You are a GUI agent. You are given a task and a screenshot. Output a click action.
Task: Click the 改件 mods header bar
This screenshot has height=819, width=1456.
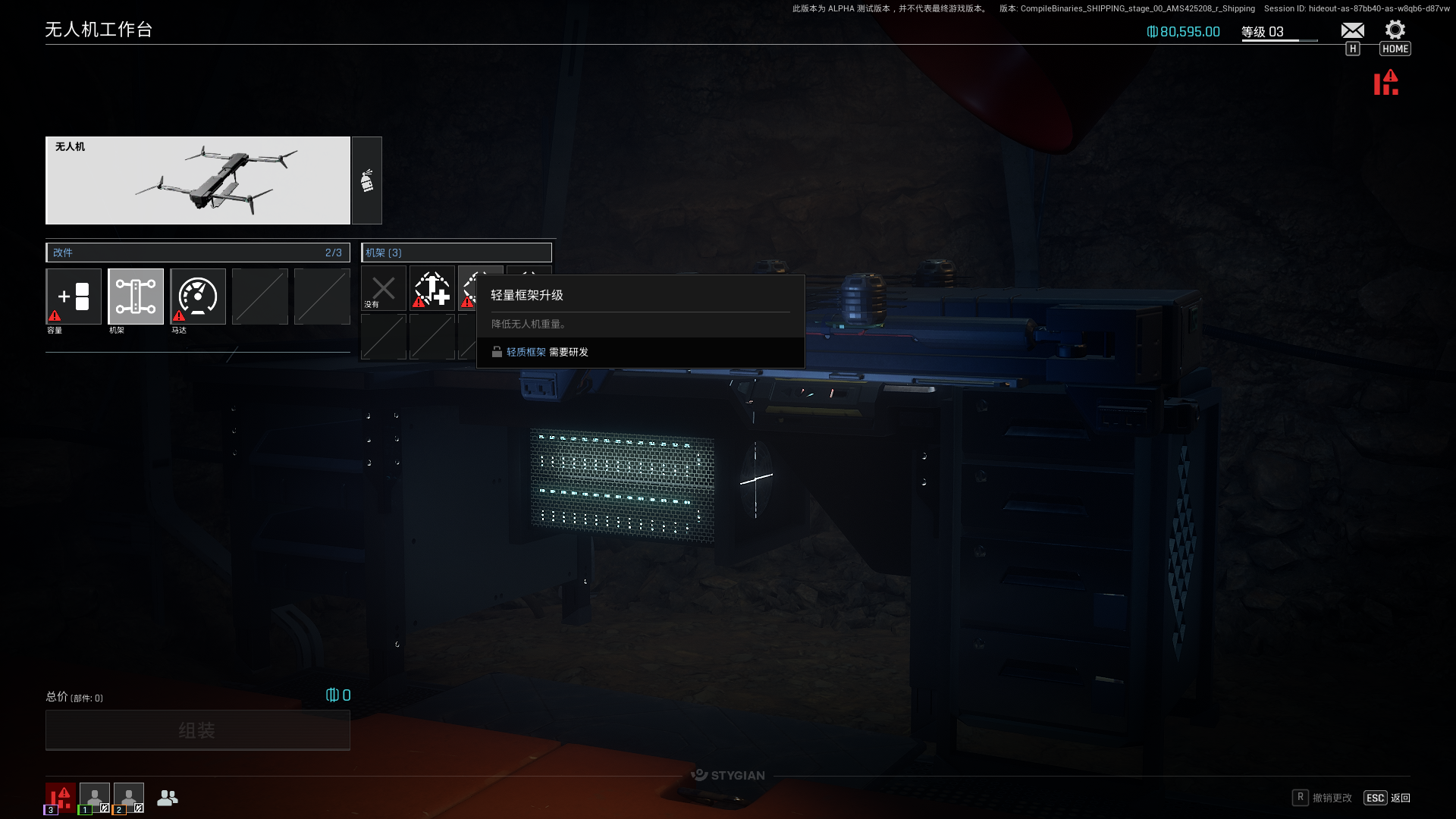[198, 253]
